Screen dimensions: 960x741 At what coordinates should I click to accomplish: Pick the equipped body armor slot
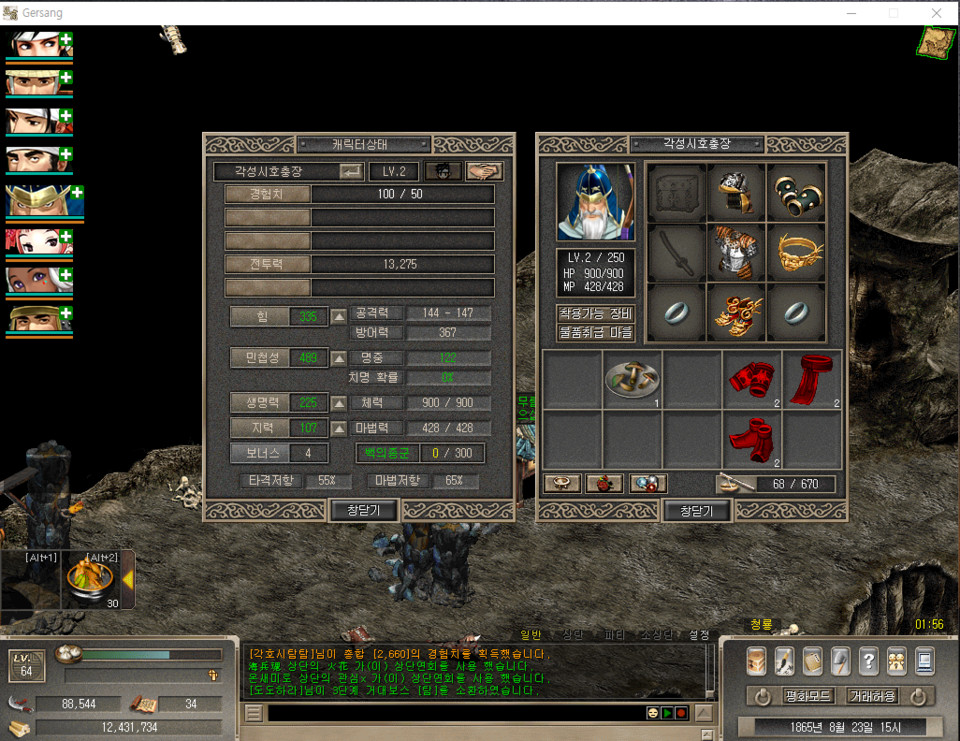737,252
